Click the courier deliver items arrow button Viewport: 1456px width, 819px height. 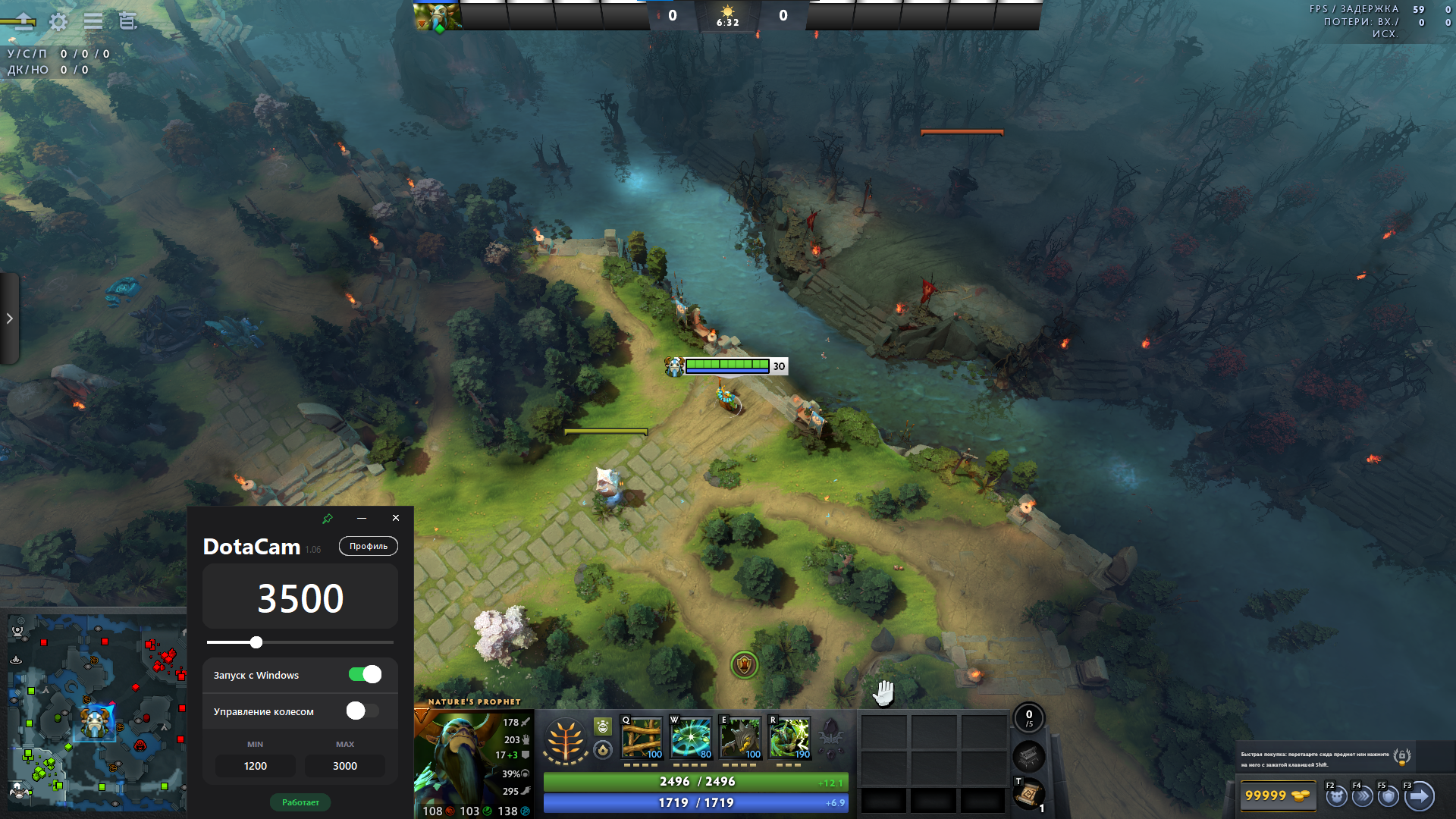(x=1419, y=796)
